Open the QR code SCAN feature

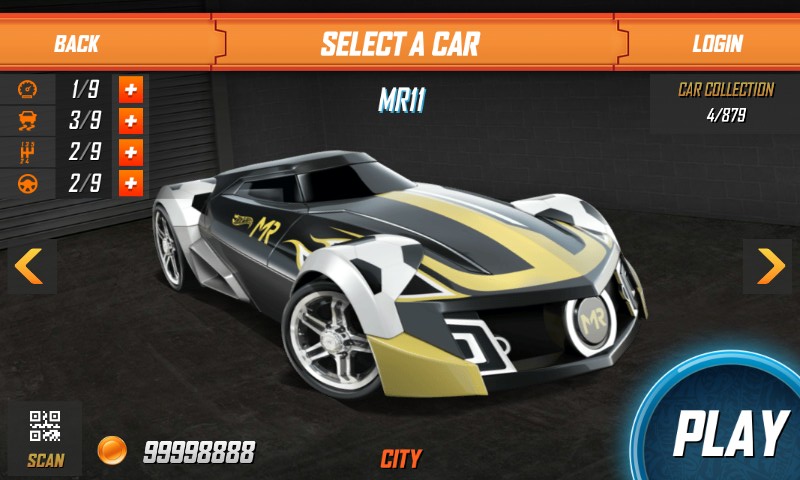45,437
